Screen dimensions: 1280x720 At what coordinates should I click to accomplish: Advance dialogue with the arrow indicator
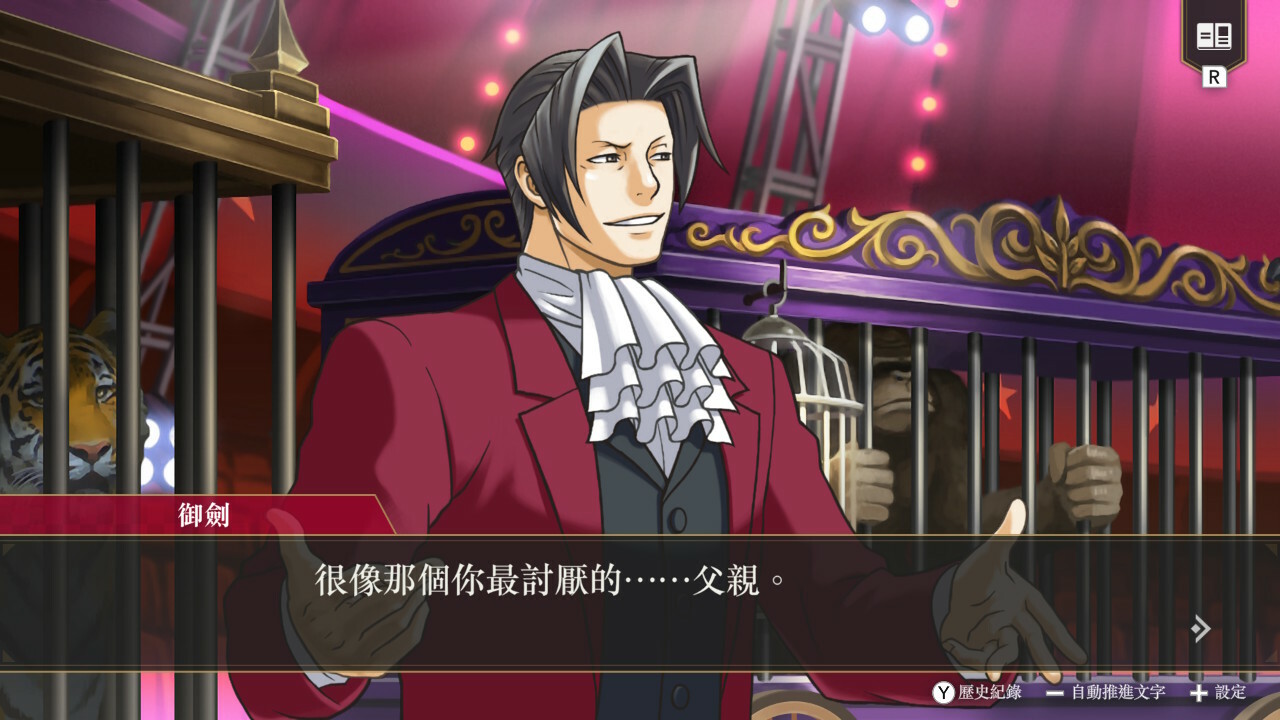[x=1201, y=628]
